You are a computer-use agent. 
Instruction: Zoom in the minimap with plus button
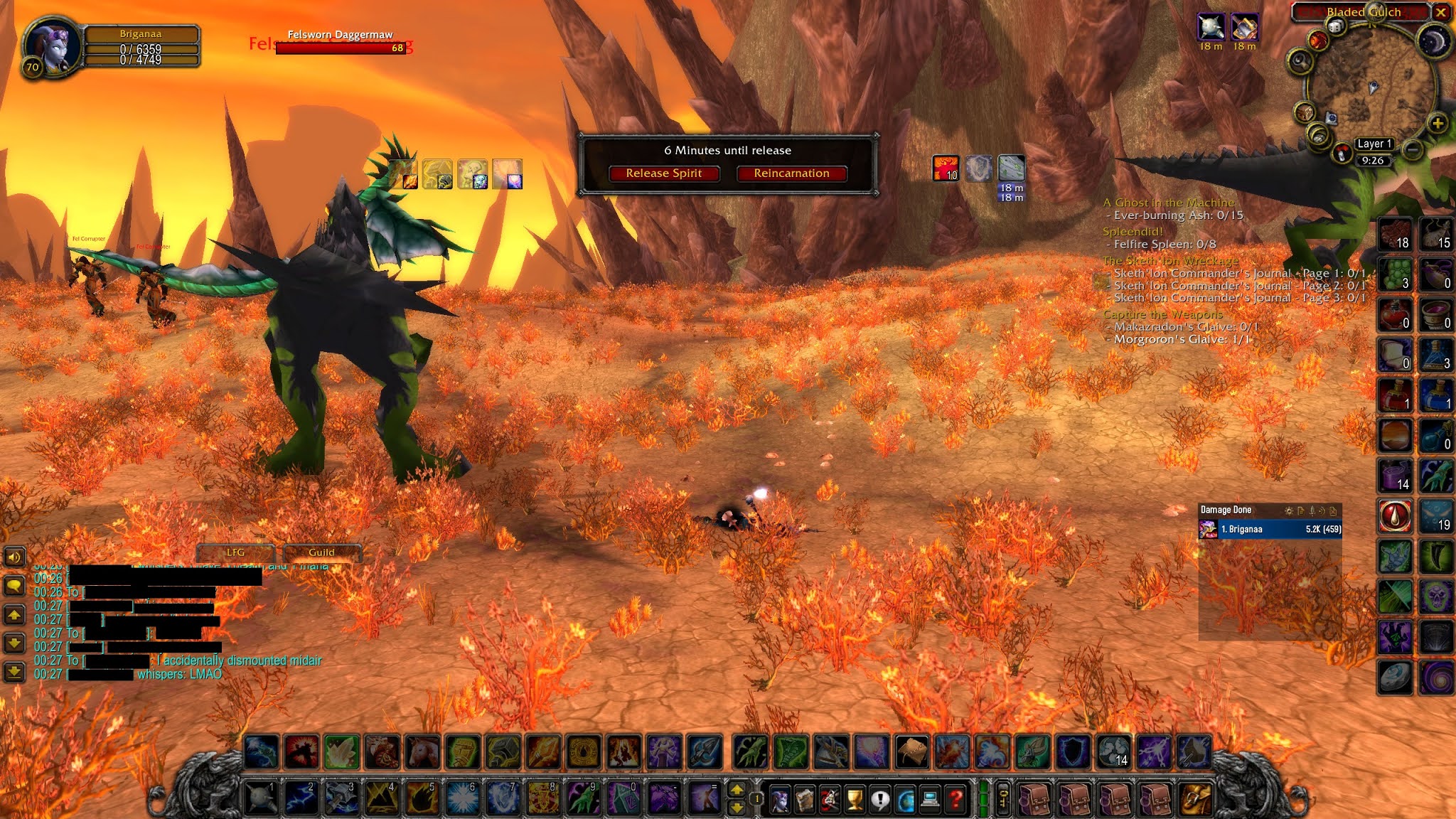1437,124
